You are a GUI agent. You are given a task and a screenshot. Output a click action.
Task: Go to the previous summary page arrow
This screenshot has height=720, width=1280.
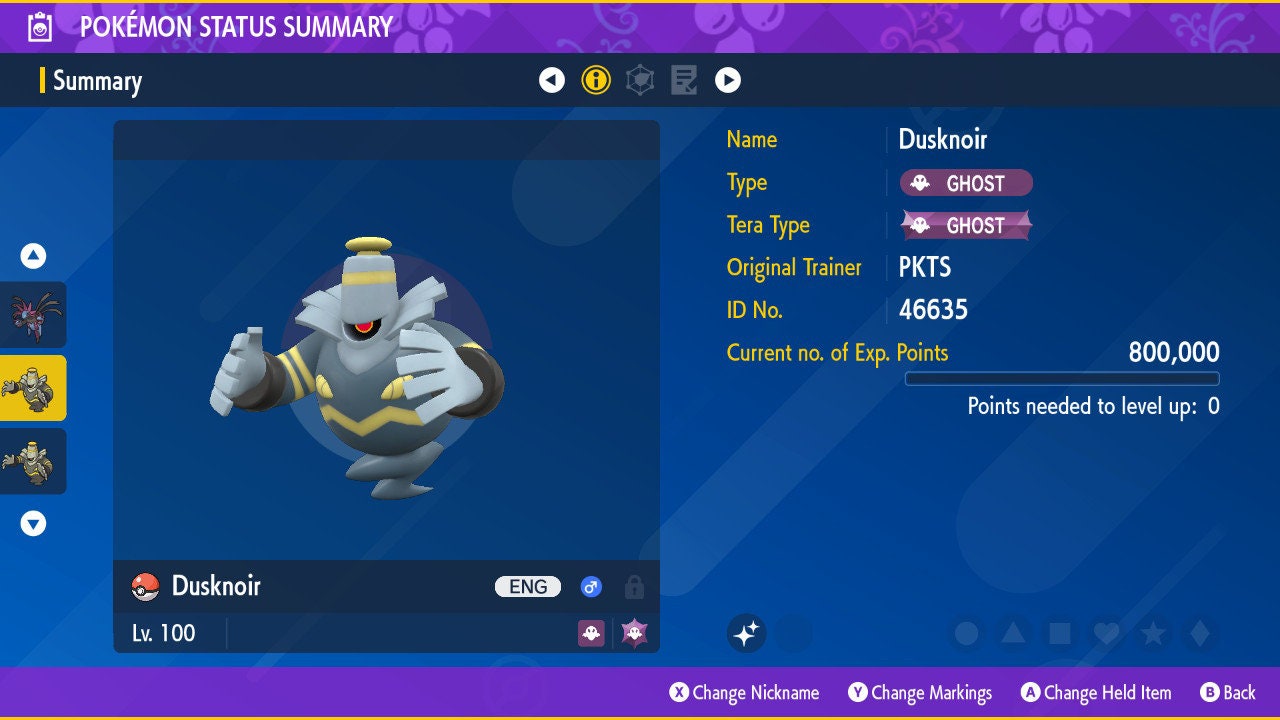[552, 80]
